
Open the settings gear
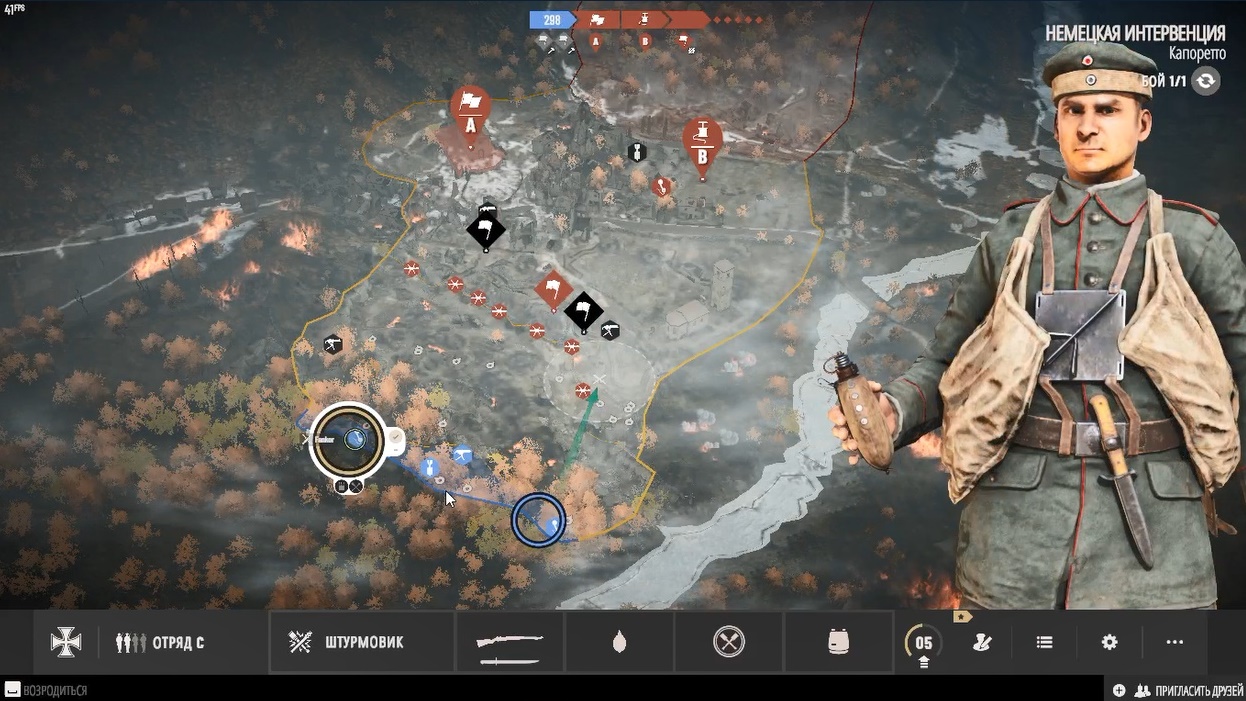click(1109, 642)
